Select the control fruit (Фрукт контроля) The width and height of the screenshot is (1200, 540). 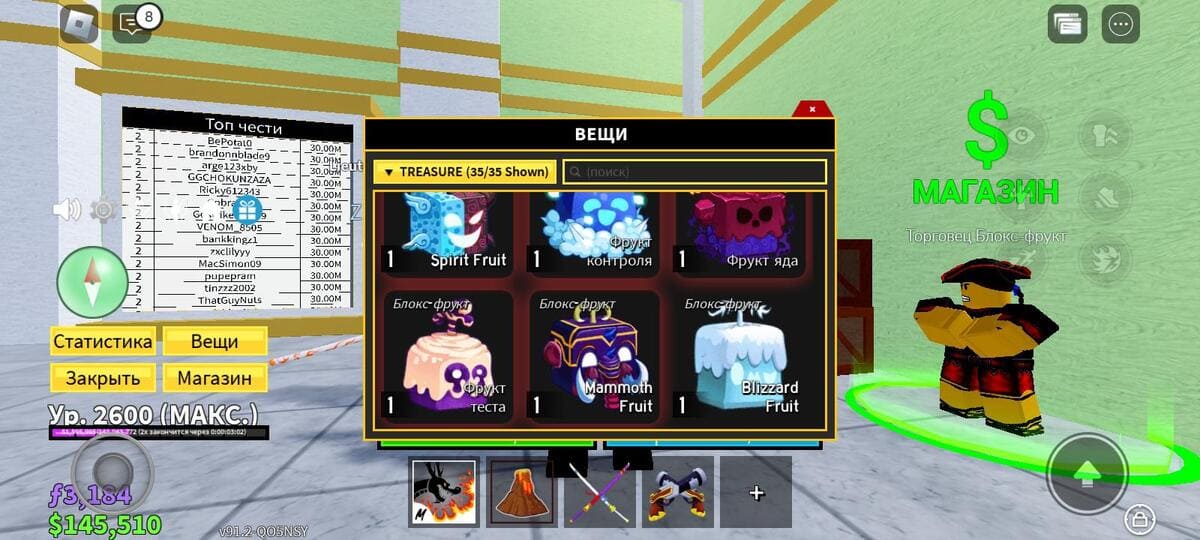(592, 234)
